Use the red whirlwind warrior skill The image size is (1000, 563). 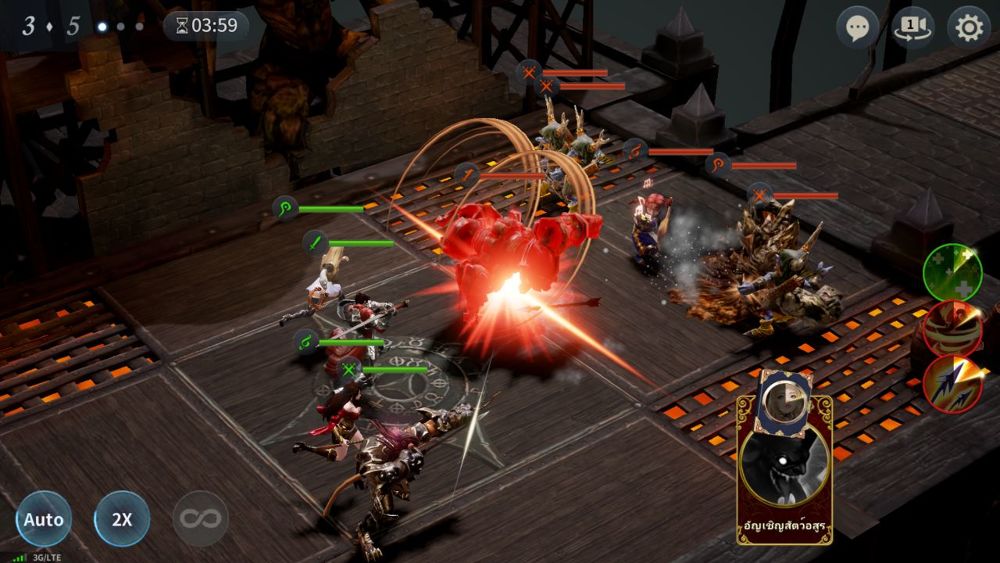point(951,328)
